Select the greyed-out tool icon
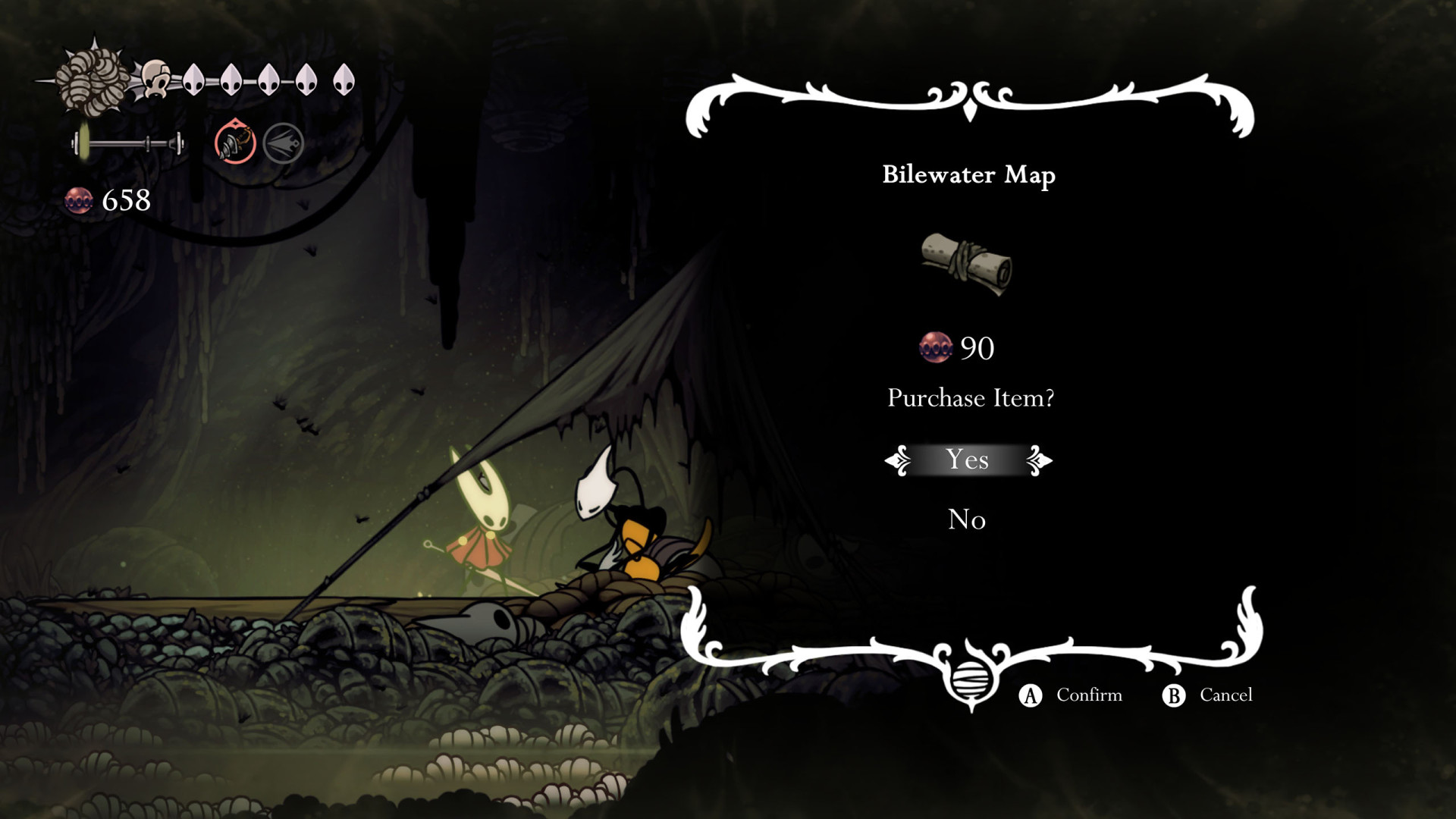This screenshot has width=1456, height=819. click(x=284, y=143)
